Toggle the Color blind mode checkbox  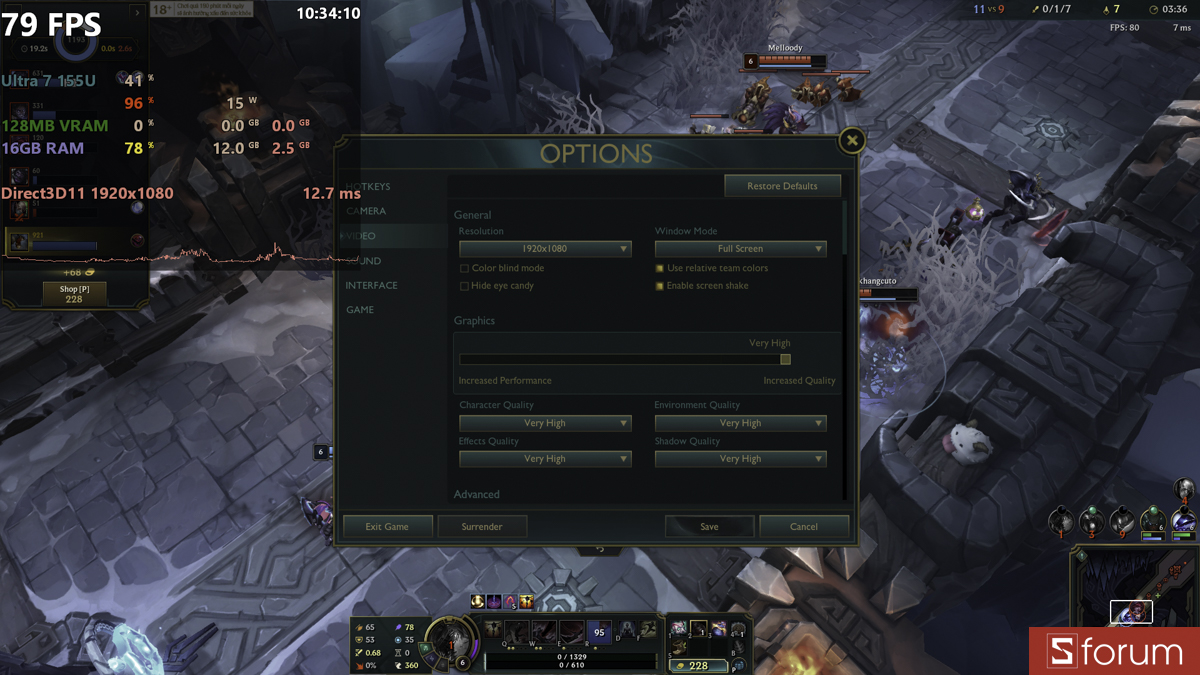pyautogui.click(x=464, y=269)
